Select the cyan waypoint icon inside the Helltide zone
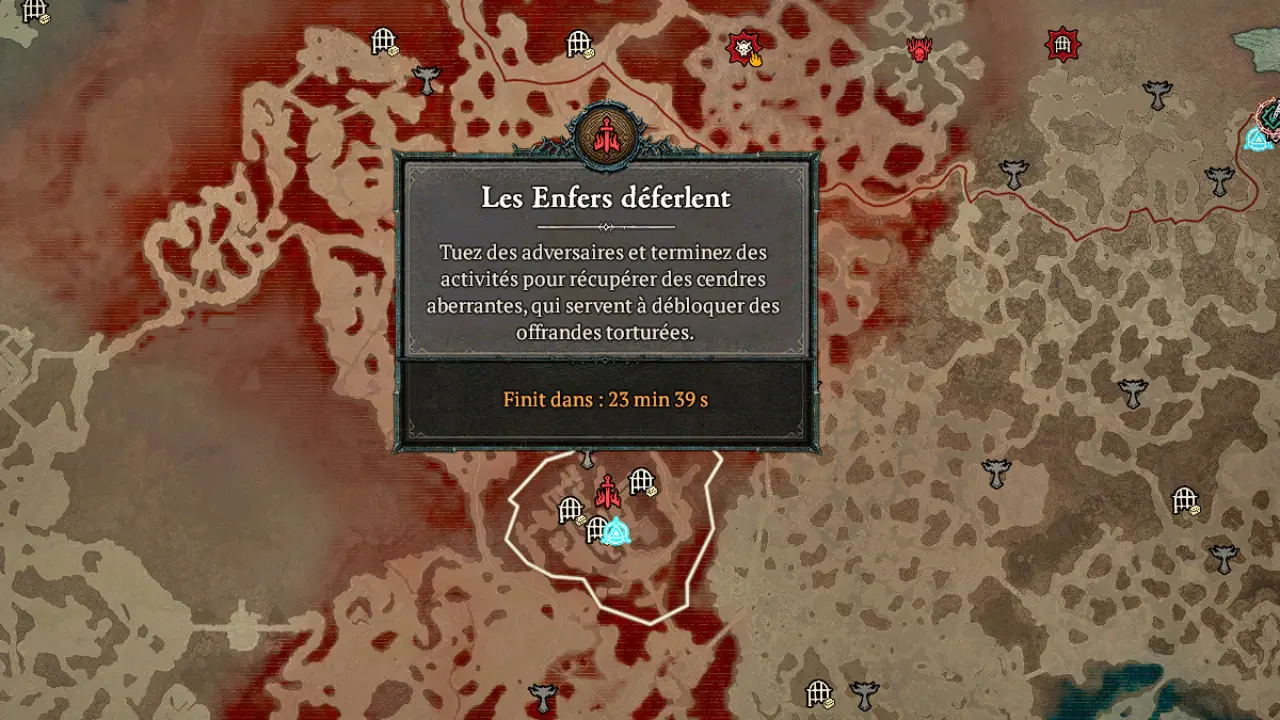1280x720 pixels. 617,531
